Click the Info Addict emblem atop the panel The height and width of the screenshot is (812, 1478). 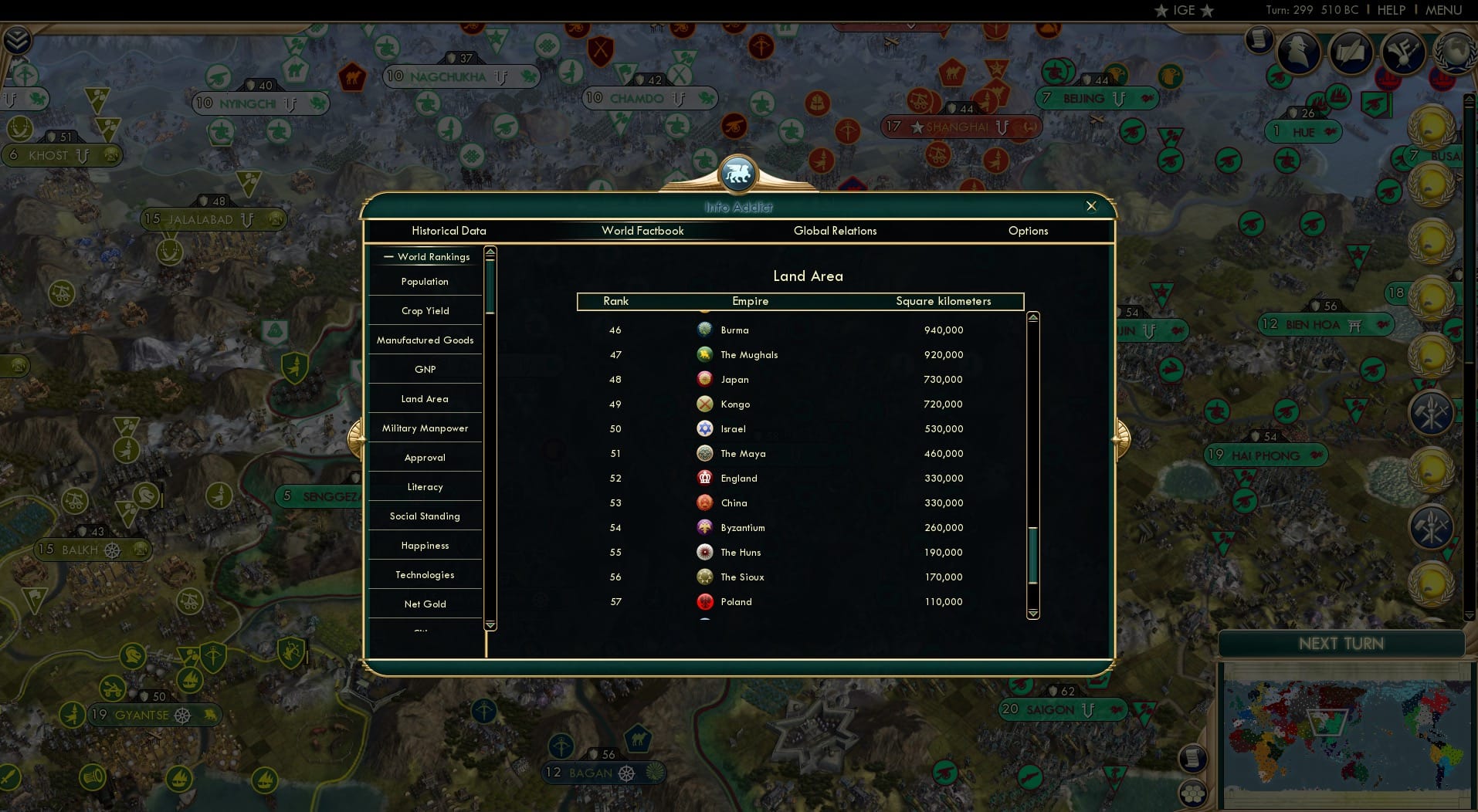click(x=738, y=173)
